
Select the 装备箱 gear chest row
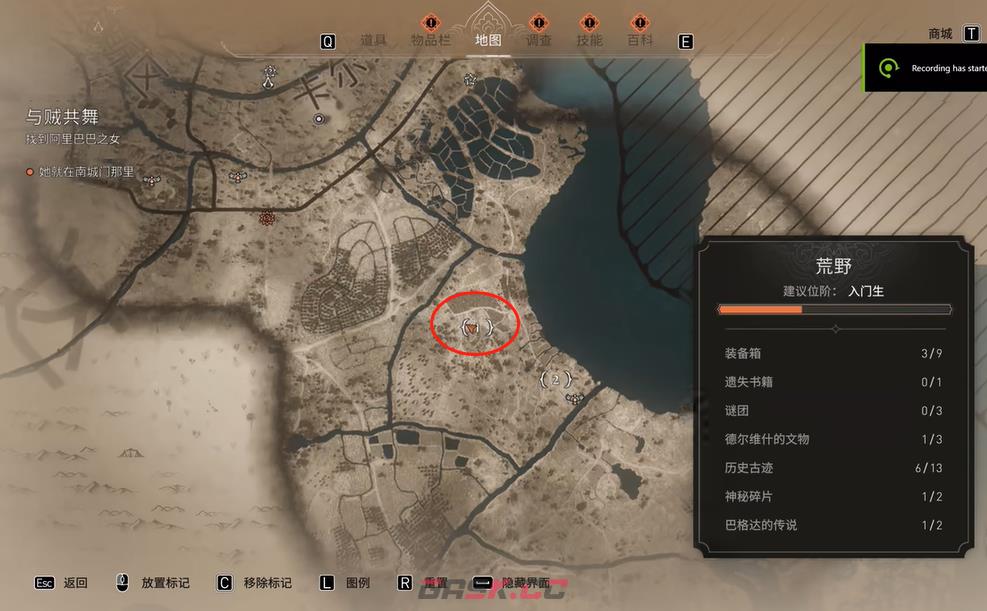coord(833,353)
